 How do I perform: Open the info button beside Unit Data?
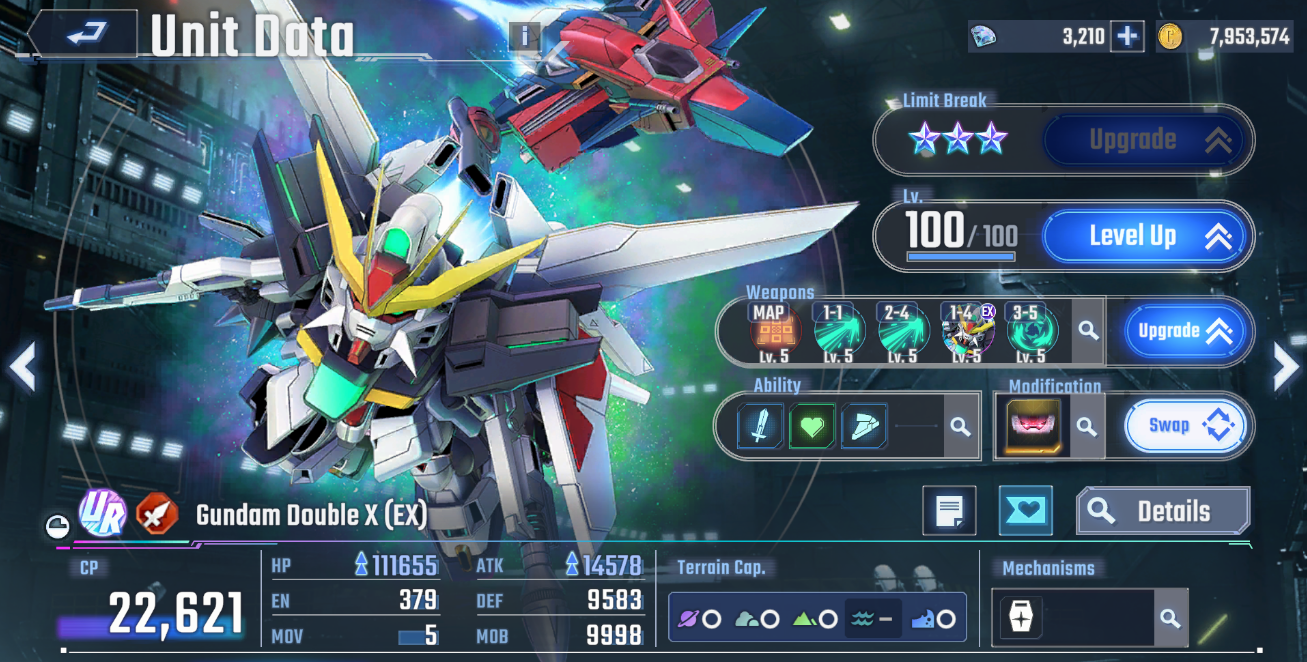[x=525, y=37]
